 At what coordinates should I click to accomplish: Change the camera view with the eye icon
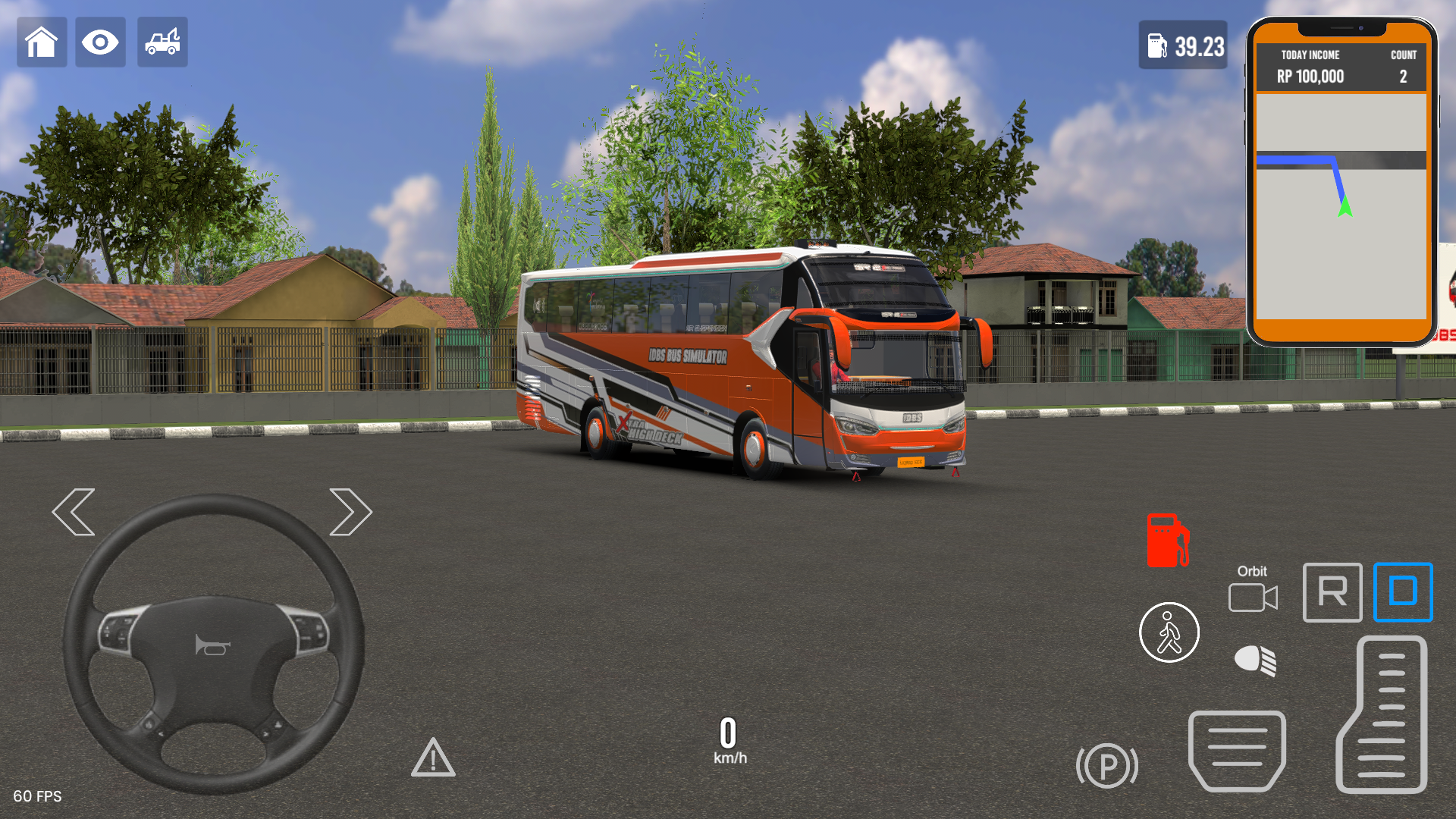(x=100, y=42)
